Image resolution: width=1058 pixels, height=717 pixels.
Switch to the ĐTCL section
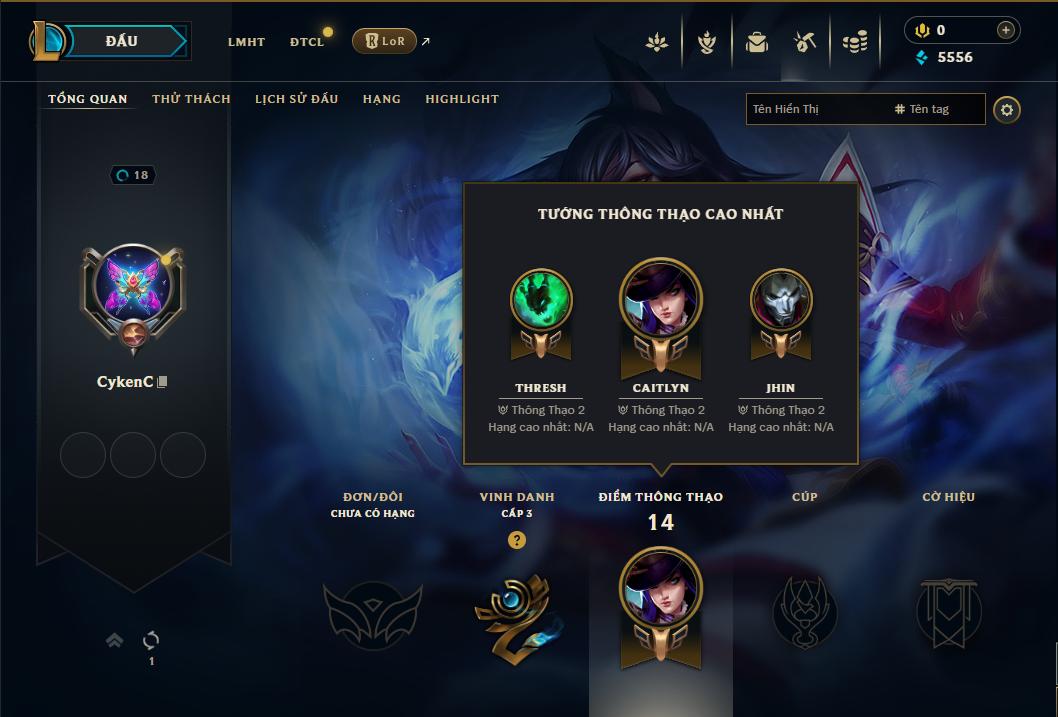(x=307, y=42)
